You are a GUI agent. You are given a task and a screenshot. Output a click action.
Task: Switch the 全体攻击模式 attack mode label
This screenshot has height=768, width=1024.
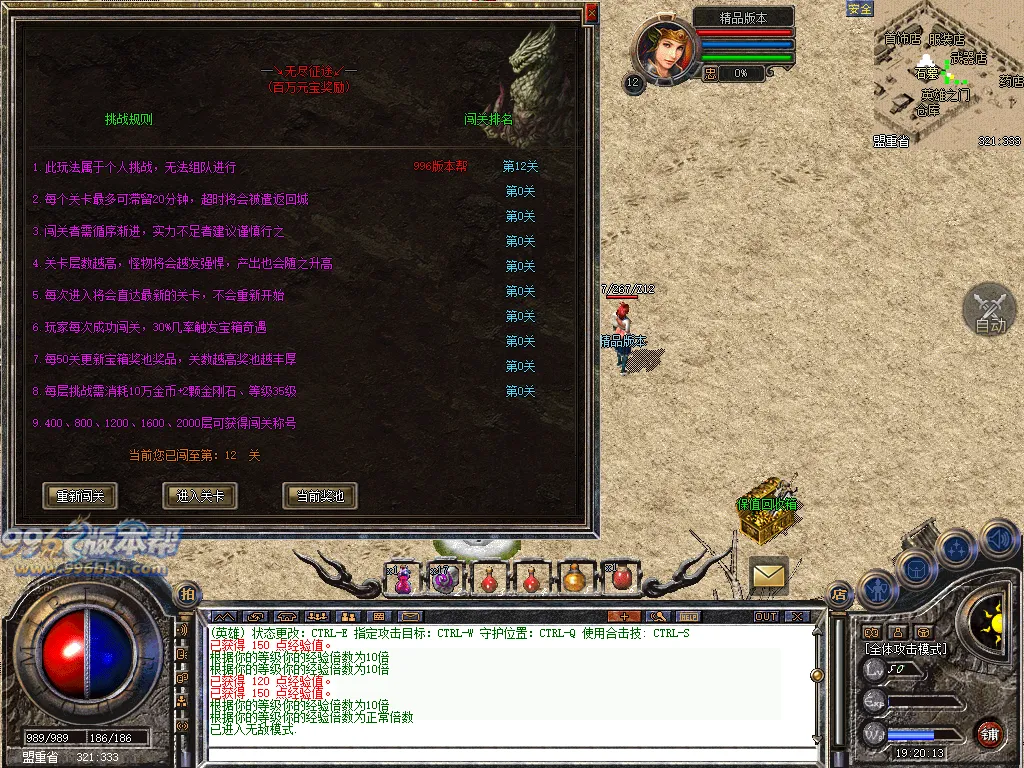[x=906, y=649]
